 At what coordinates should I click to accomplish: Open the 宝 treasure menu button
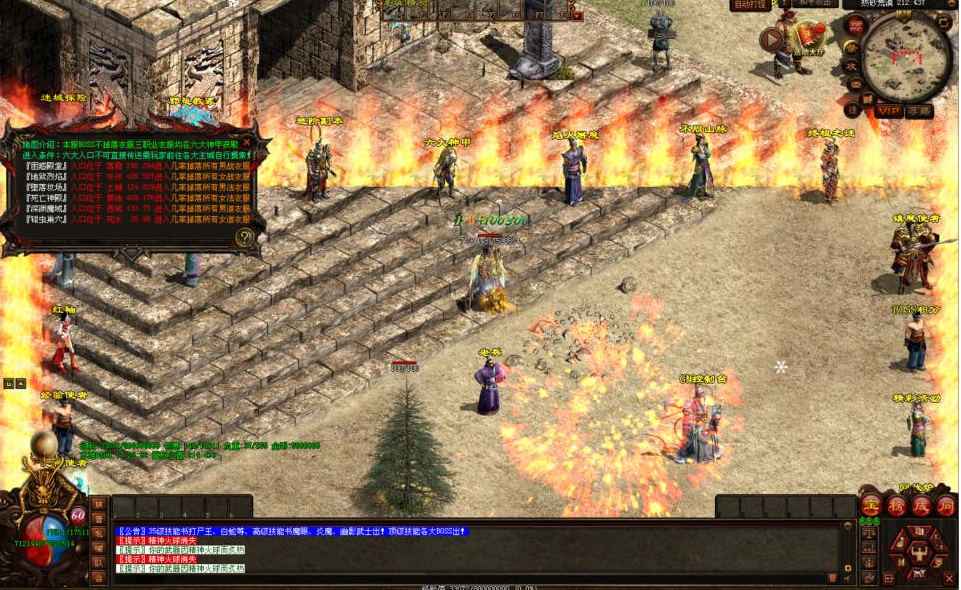tap(871, 505)
